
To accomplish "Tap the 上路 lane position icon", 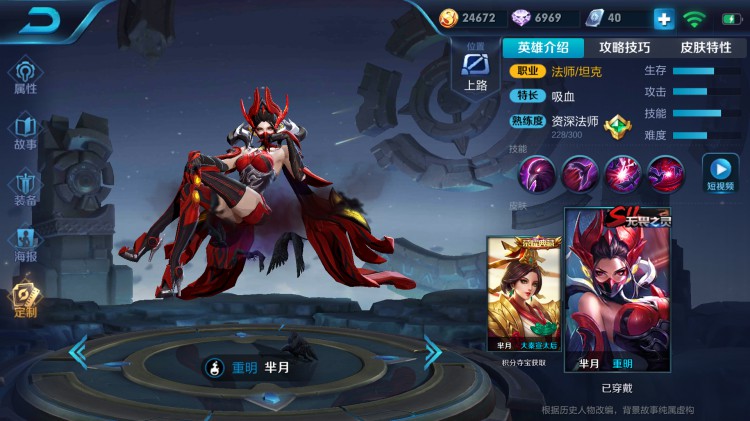I will (x=476, y=70).
